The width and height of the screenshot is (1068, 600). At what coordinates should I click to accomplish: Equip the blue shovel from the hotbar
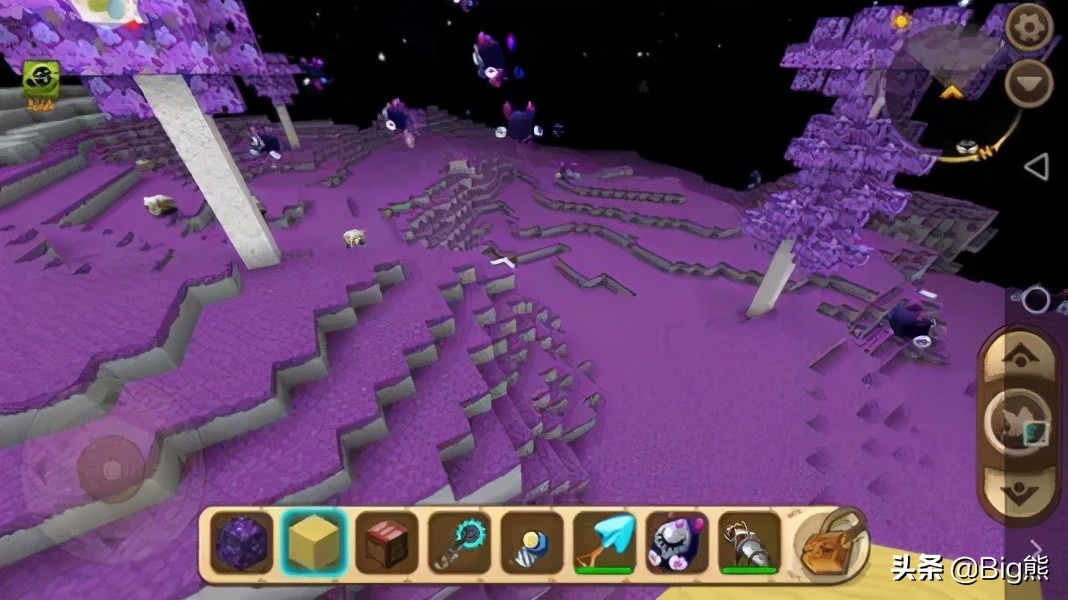pyautogui.click(x=604, y=544)
